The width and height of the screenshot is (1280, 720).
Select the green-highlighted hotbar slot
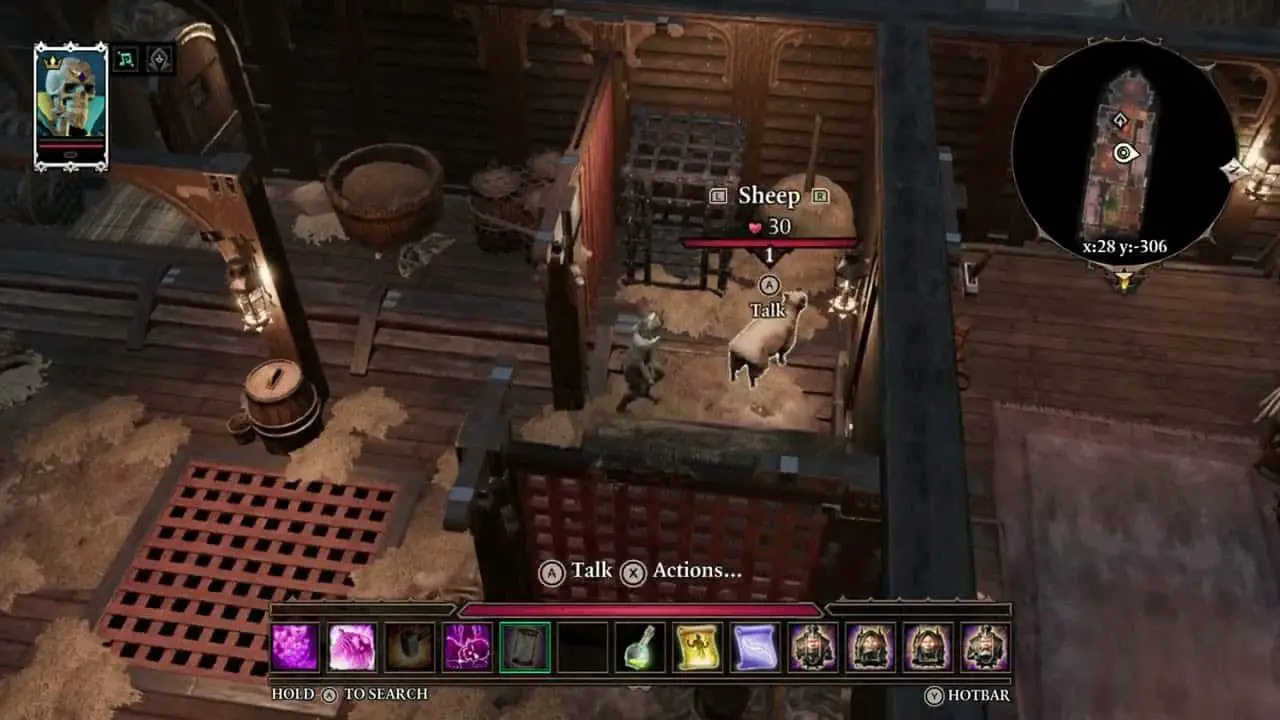[x=525, y=647]
